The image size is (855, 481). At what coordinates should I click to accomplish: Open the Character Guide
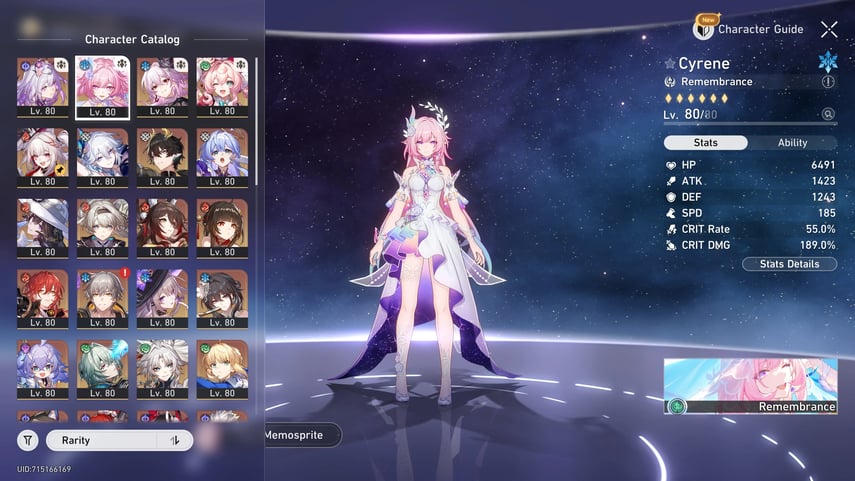click(x=752, y=29)
